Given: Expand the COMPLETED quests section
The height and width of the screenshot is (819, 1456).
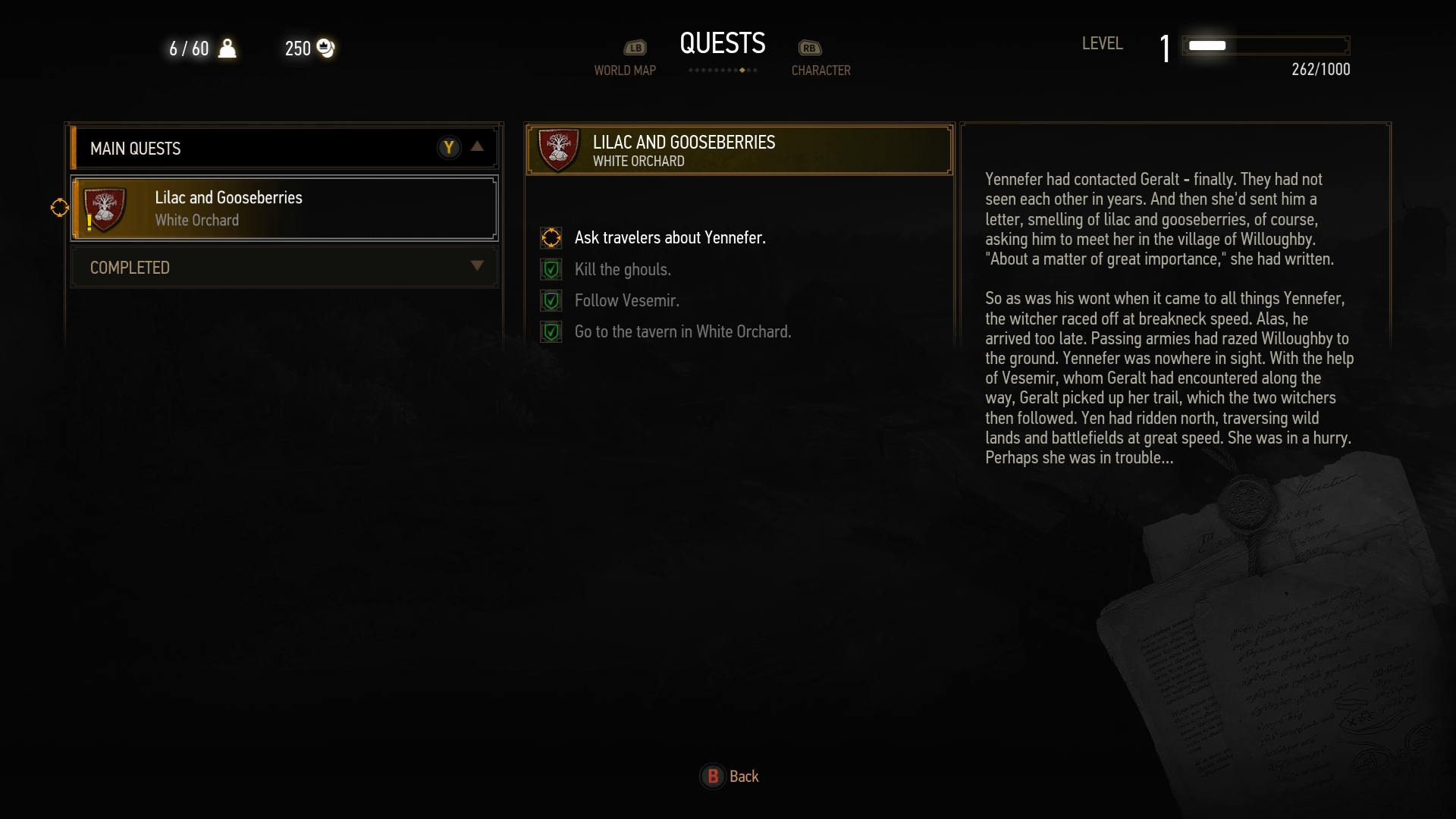Looking at the screenshot, I should click(x=478, y=266).
